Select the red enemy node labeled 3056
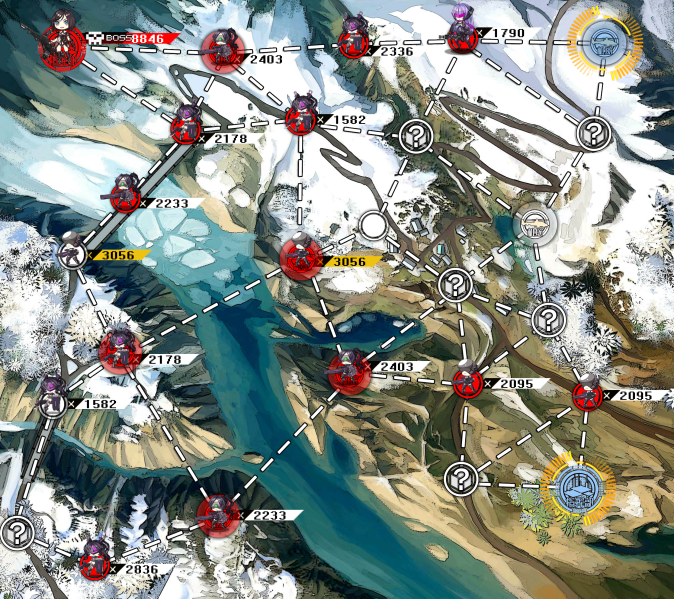 [300, 258]
